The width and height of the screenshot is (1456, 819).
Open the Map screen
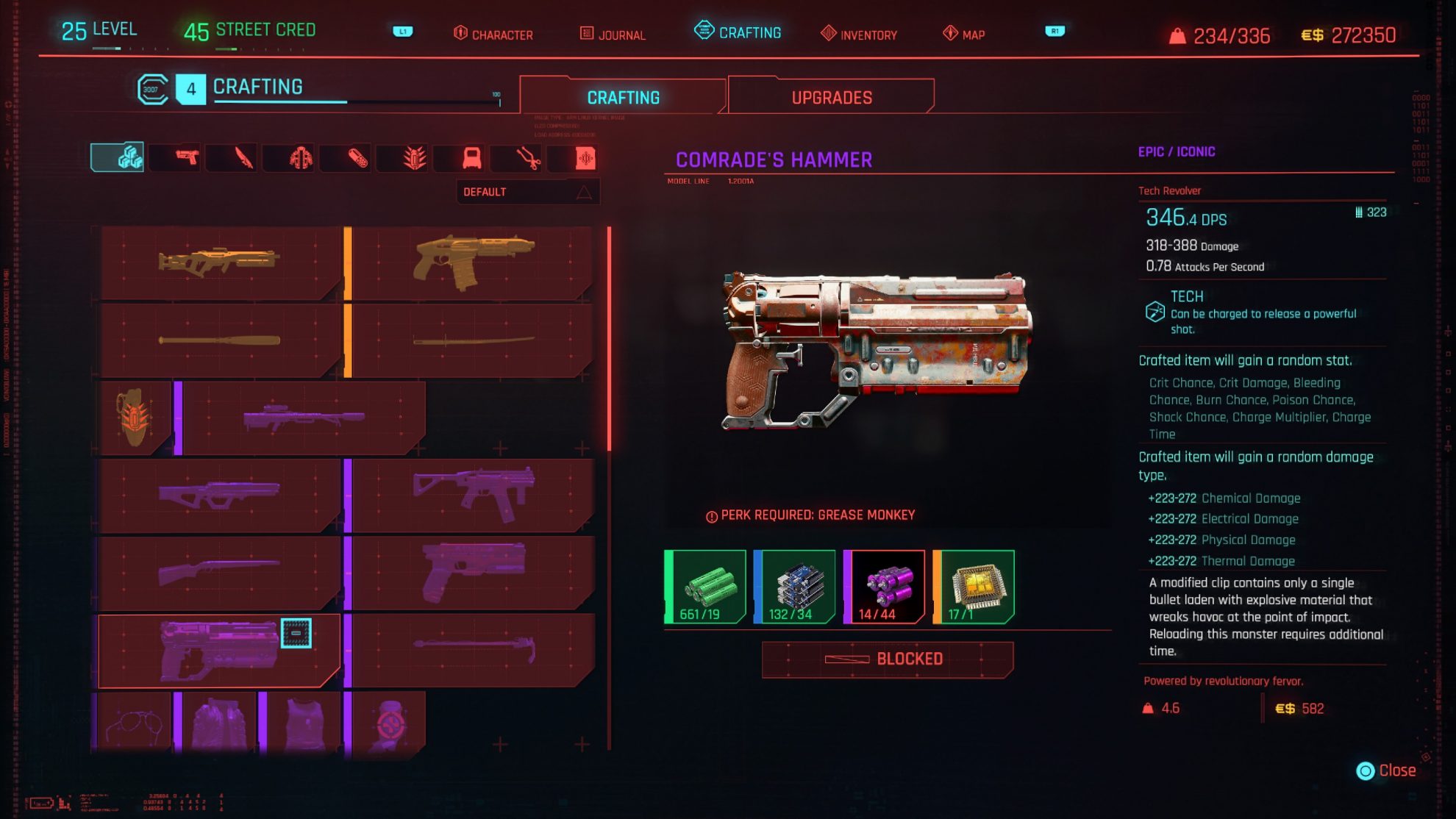point(963,34)
